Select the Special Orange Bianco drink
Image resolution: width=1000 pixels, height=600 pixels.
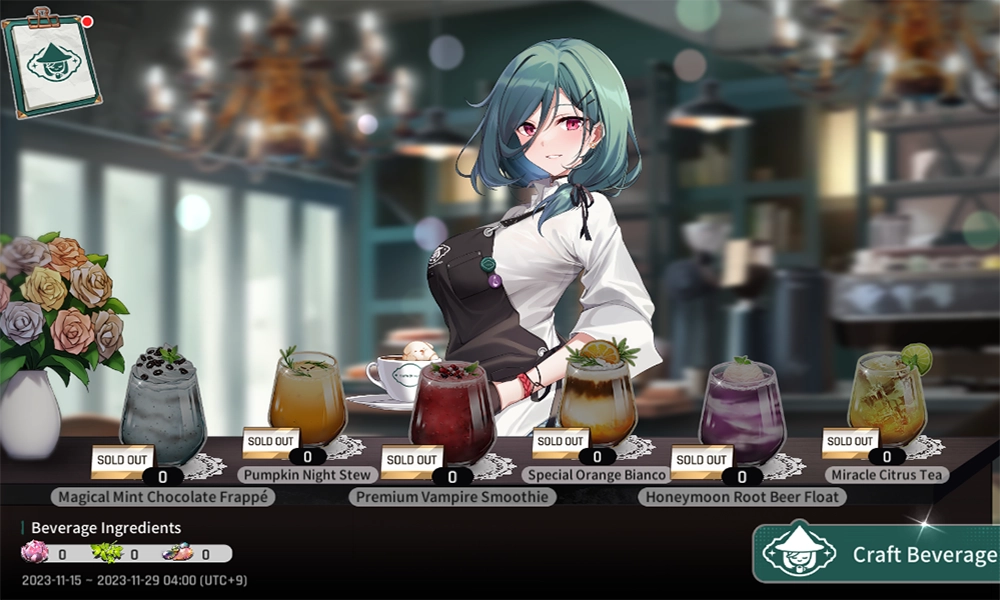(x=598, y=400)
